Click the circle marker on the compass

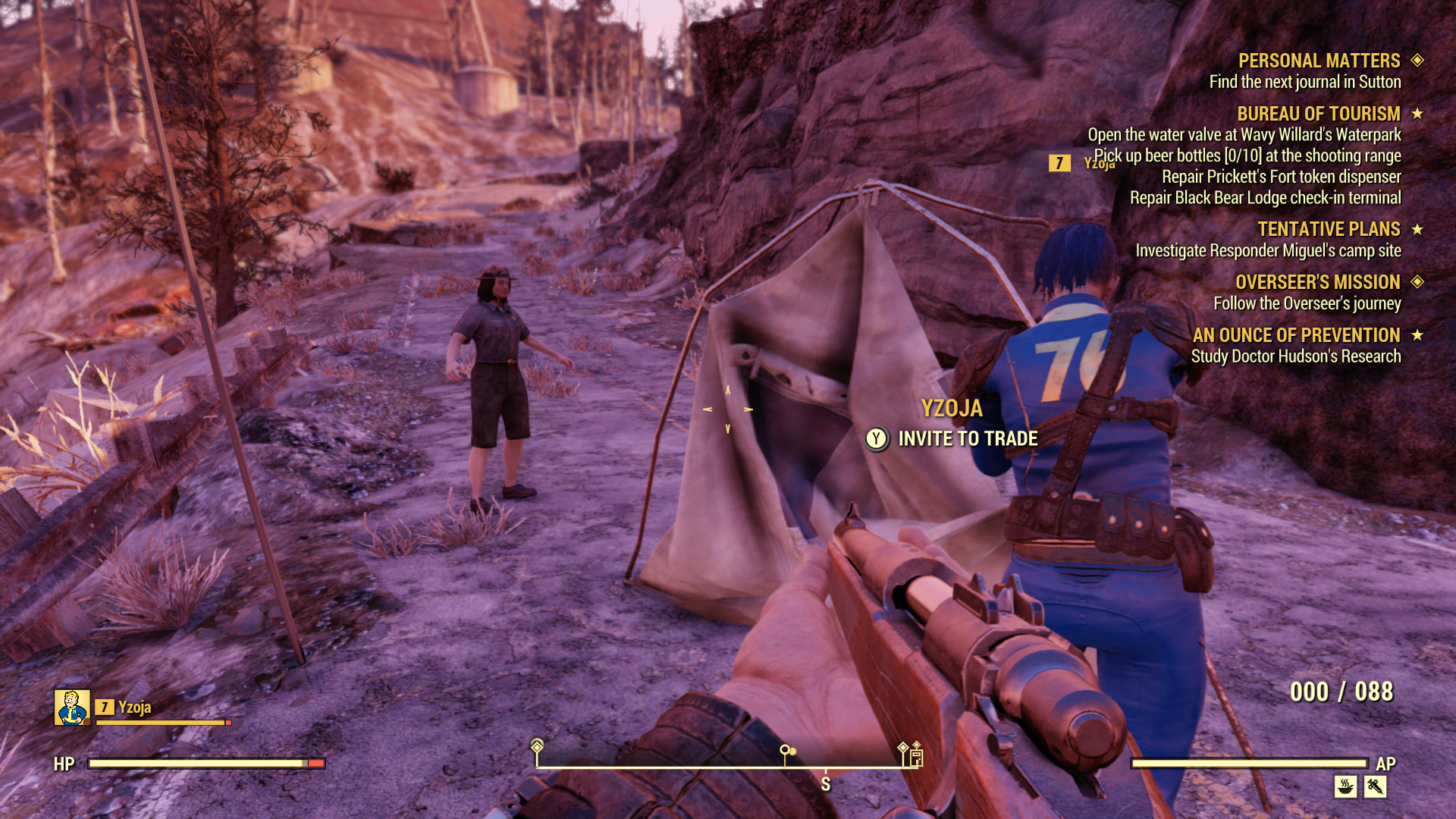(x=786, y=752)
